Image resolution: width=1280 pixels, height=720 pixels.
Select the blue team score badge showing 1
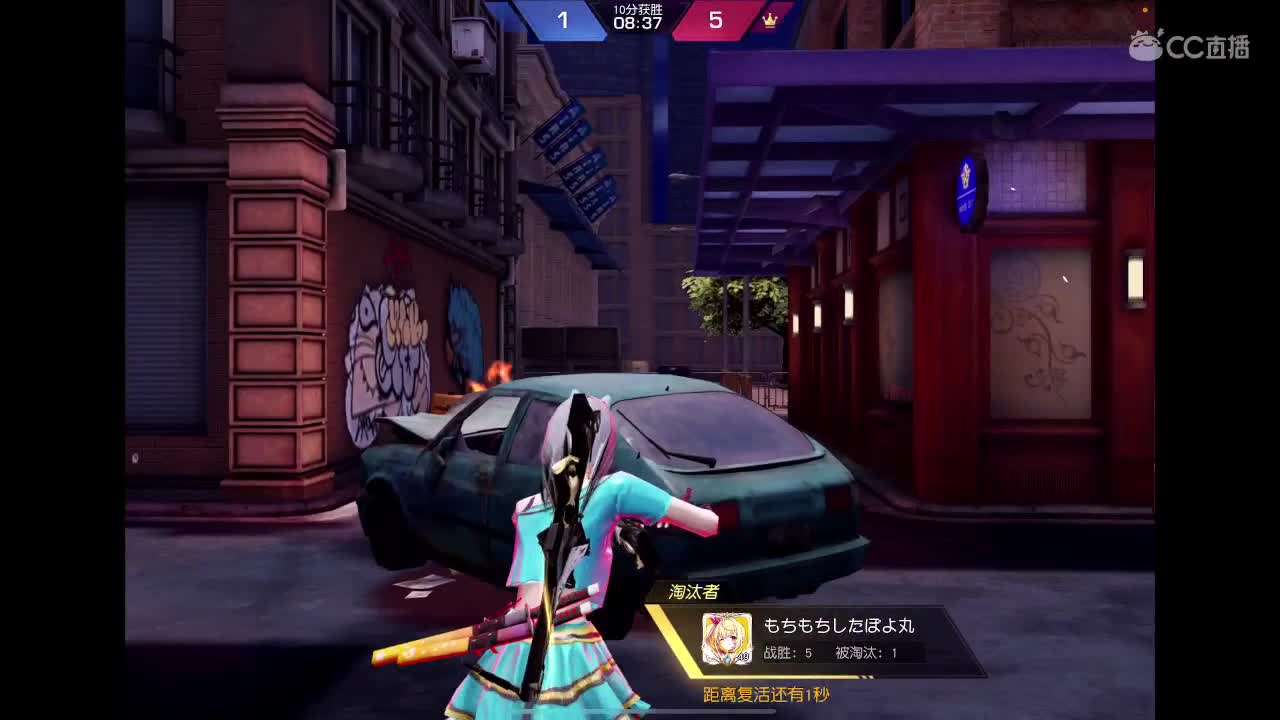tap(564, 20)
